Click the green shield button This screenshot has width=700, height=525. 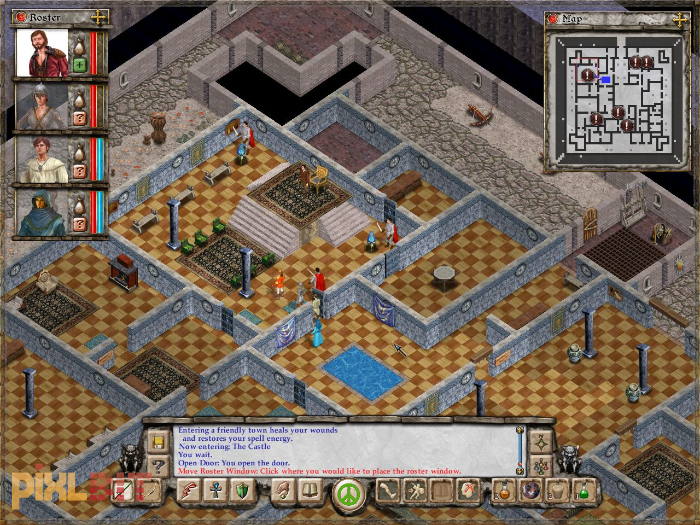[242, 491]
